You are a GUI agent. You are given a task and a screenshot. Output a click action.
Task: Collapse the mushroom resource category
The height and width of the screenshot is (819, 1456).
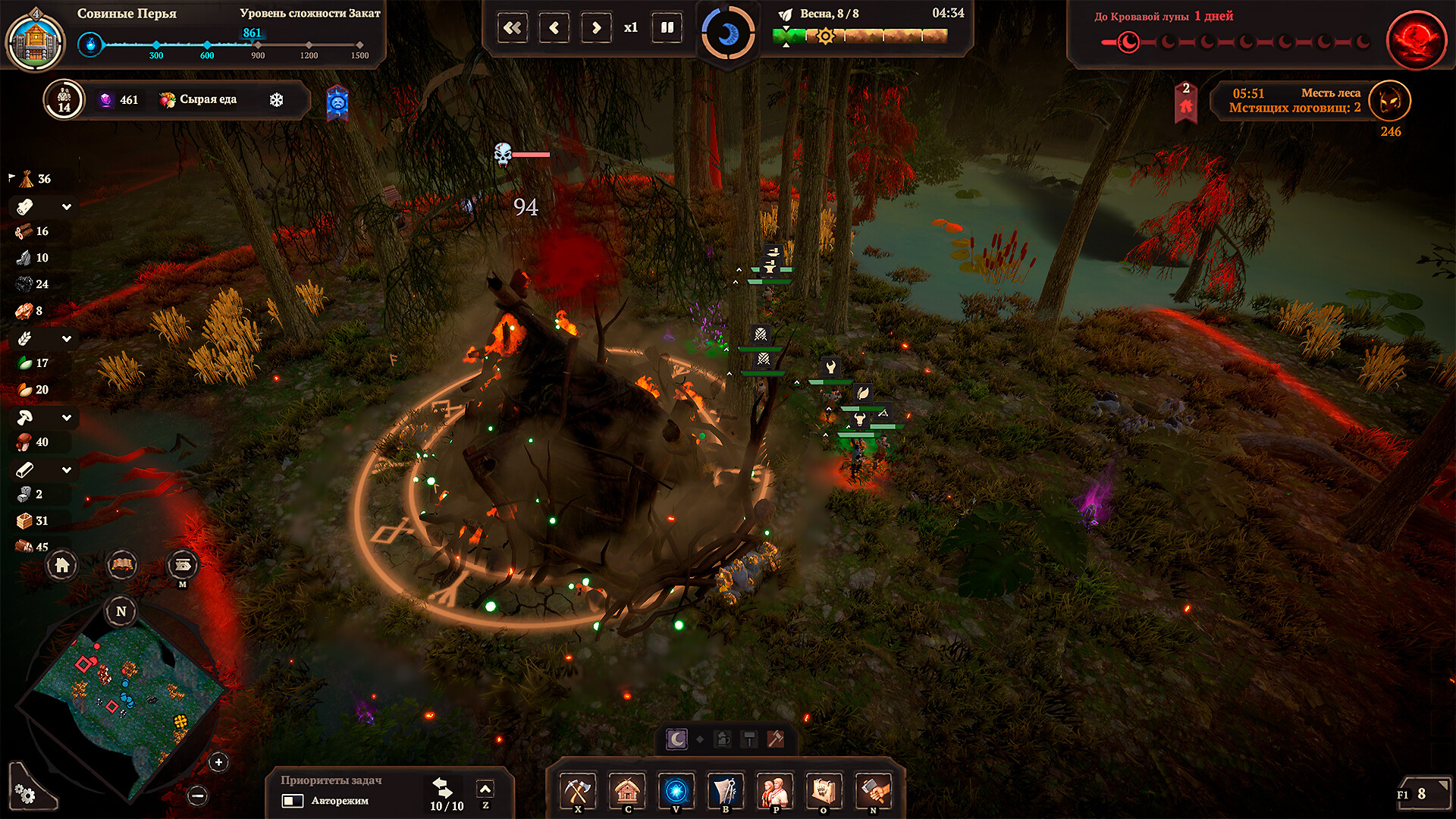pyautogui.click(x=67, y=417)
